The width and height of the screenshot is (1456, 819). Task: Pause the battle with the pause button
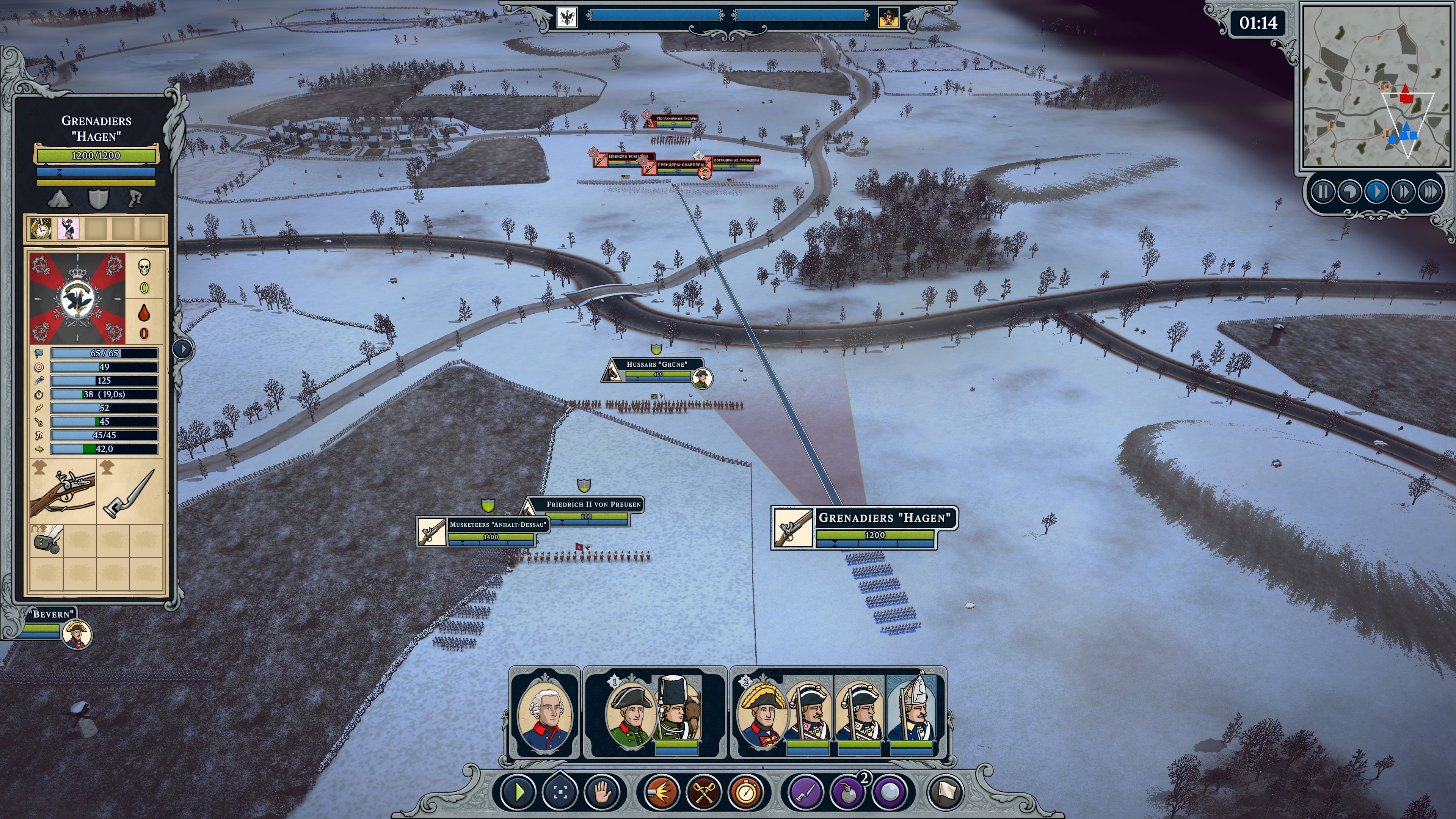pyautogui.click(x=1323, y=193)
